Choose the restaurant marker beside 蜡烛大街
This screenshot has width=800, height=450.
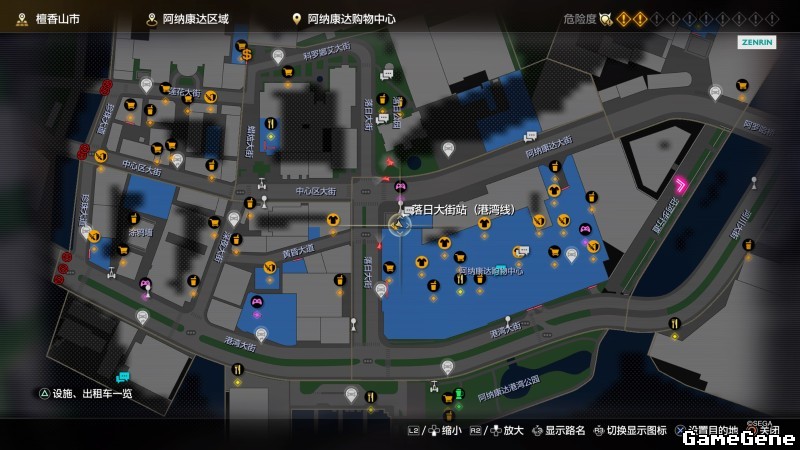coord(270,124)
